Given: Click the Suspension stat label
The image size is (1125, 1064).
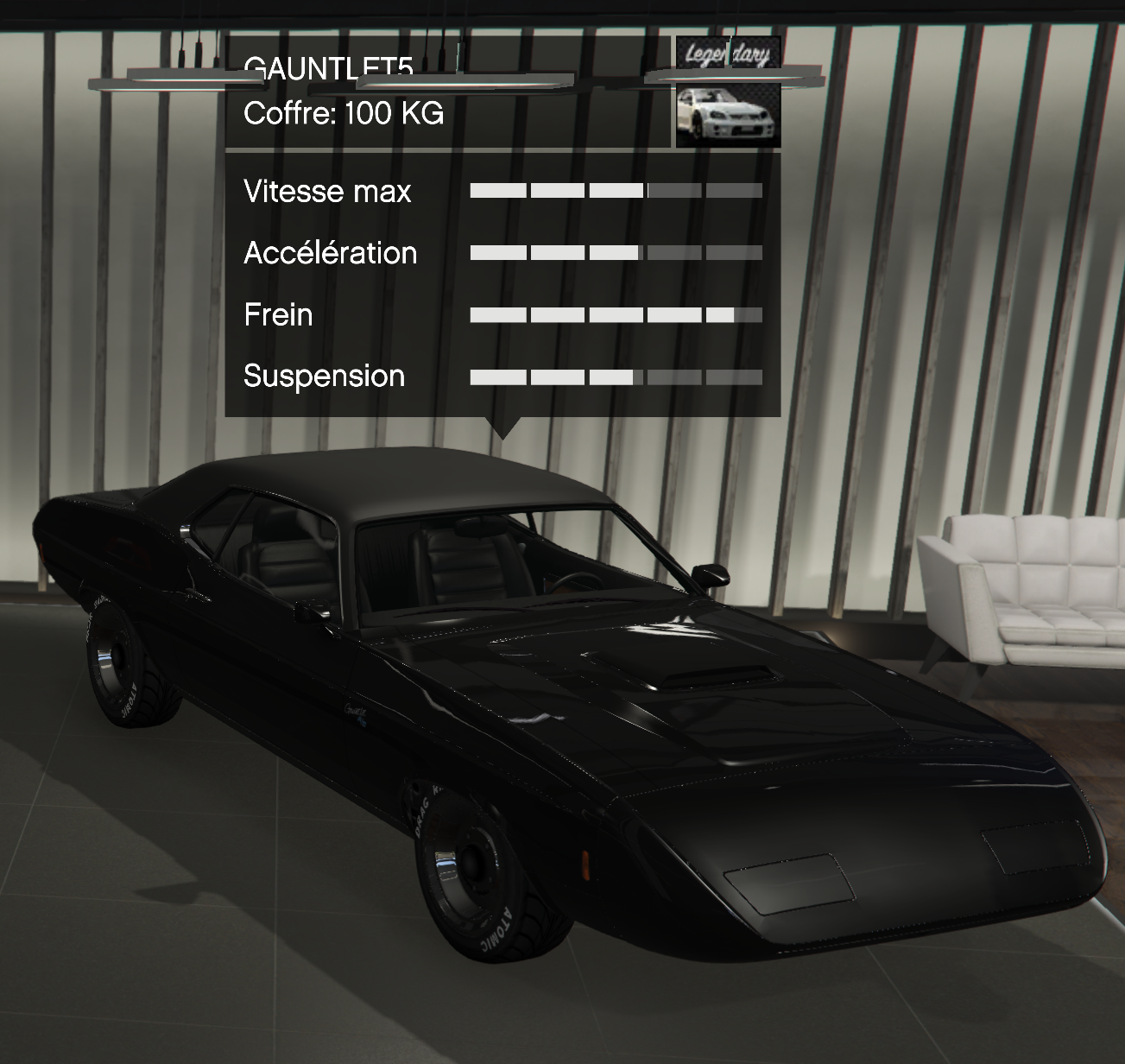Looking at the screenshot, I should [x=324, y=377].
